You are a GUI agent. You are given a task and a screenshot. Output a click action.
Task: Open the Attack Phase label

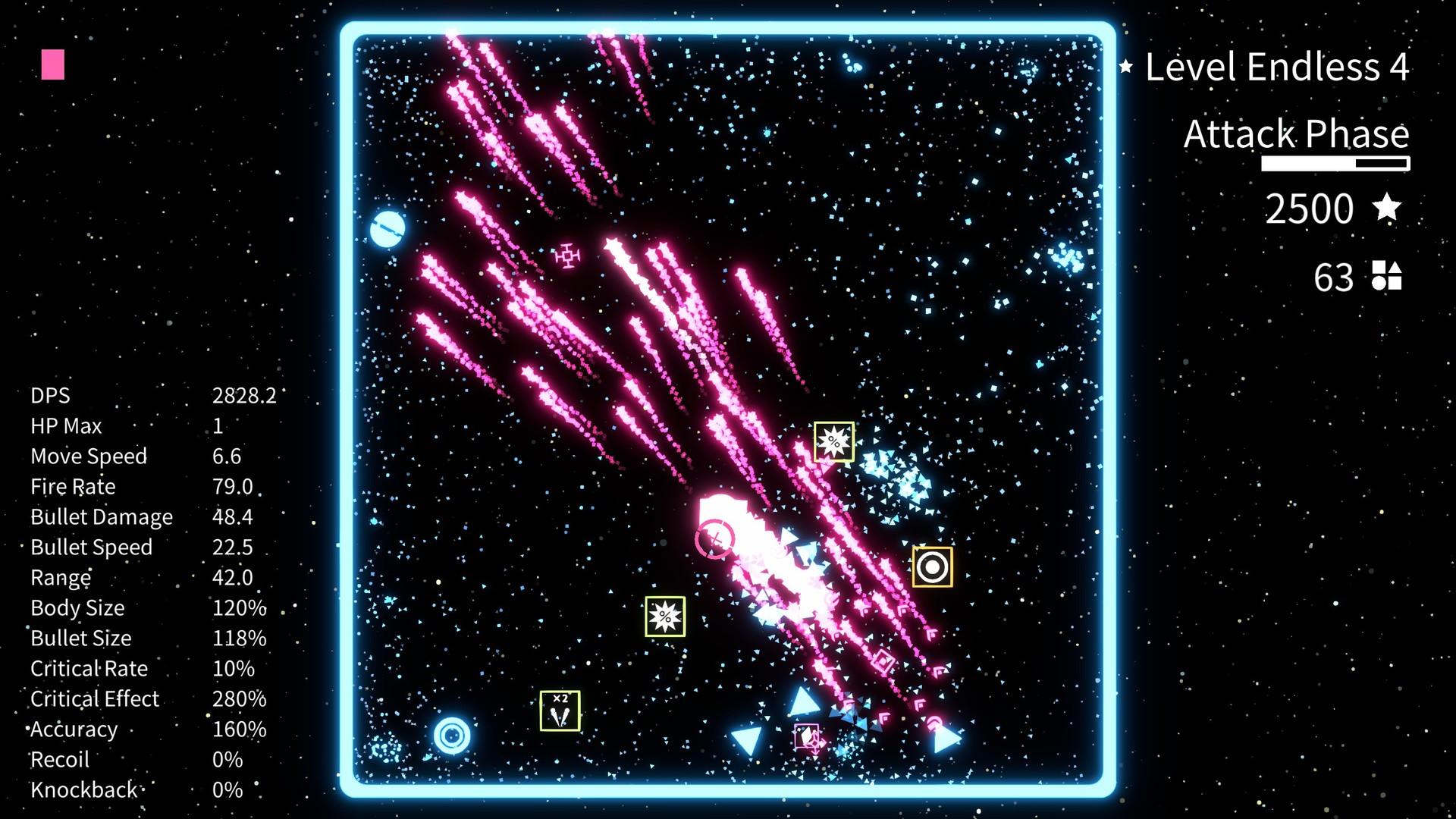(x=1297, y=134)
